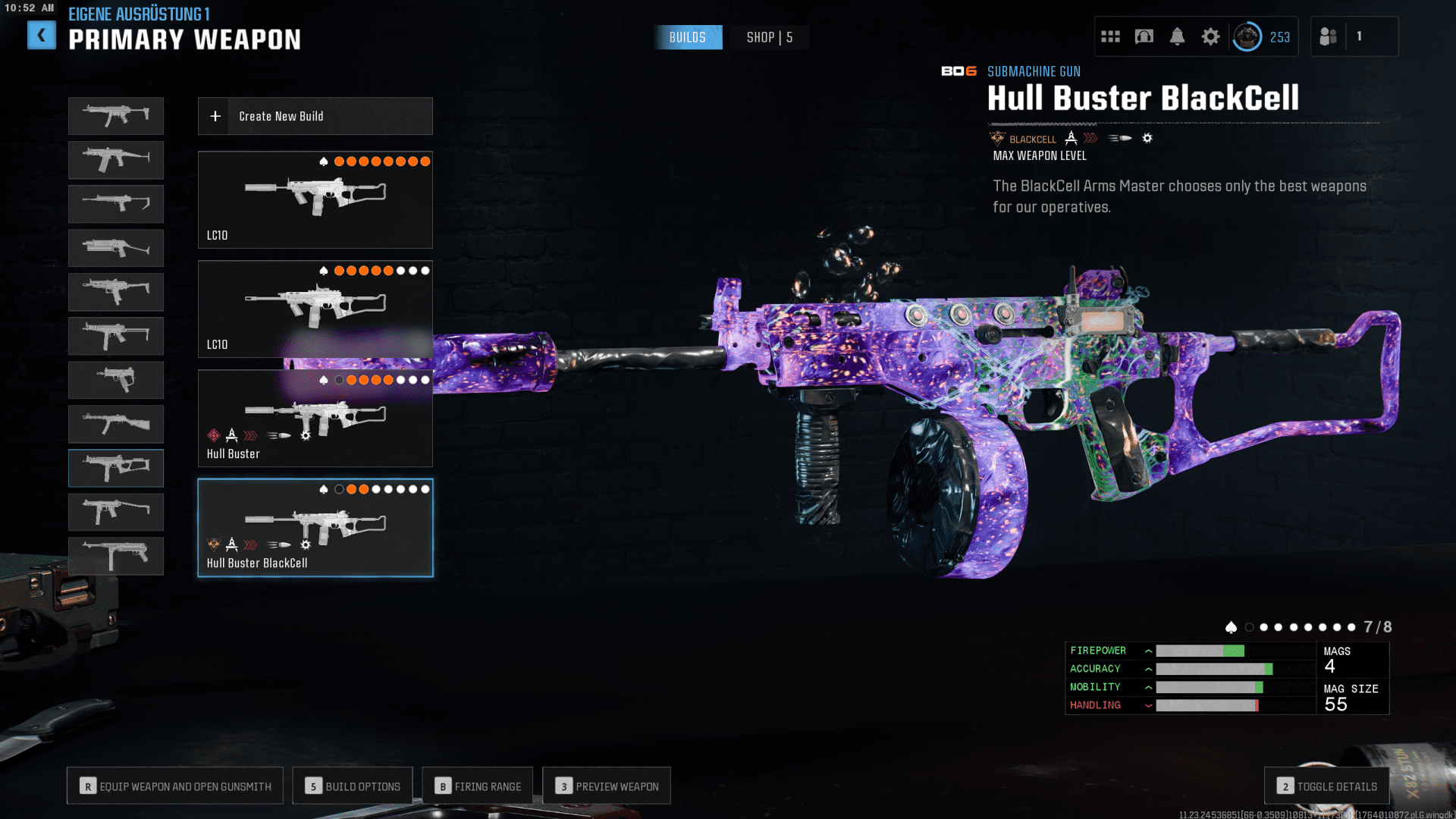Select the first weapon in the list

point(116,116)
